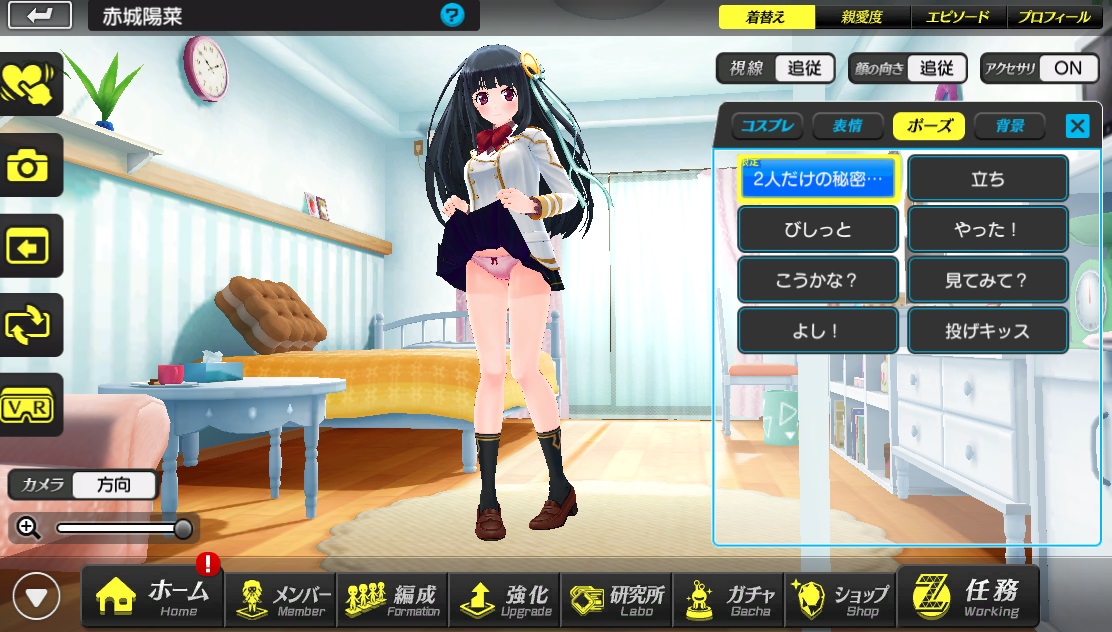Open the エピソード tab

(957, 17)
